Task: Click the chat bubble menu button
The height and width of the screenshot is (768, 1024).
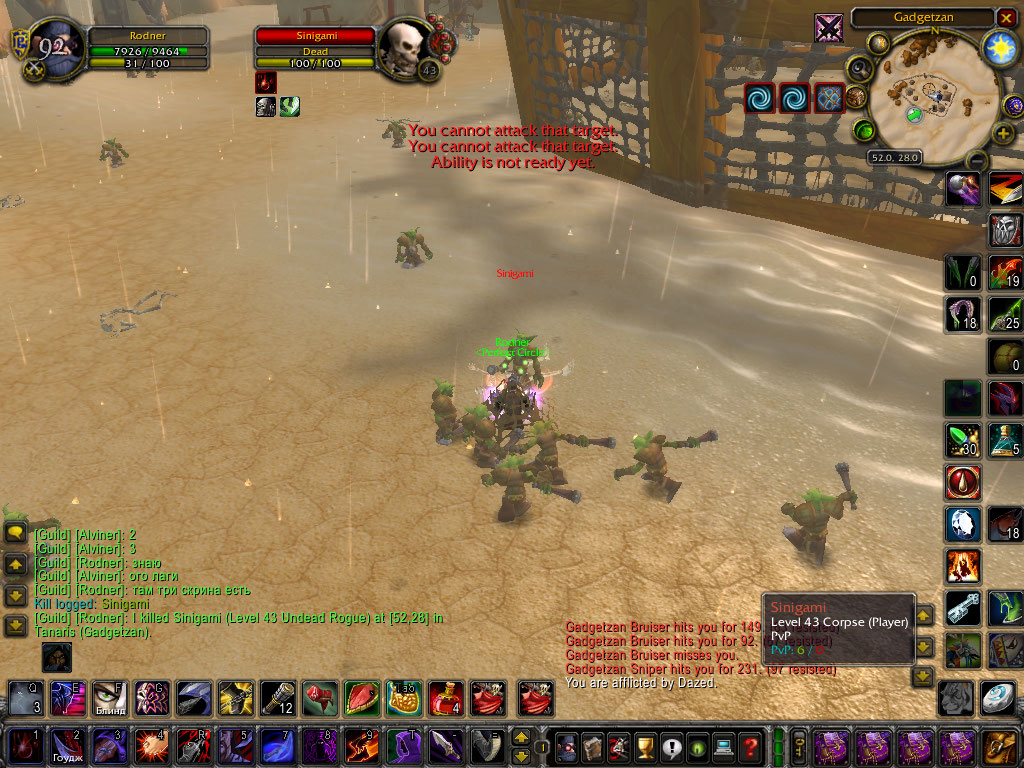Action: (x=15, y=533)
